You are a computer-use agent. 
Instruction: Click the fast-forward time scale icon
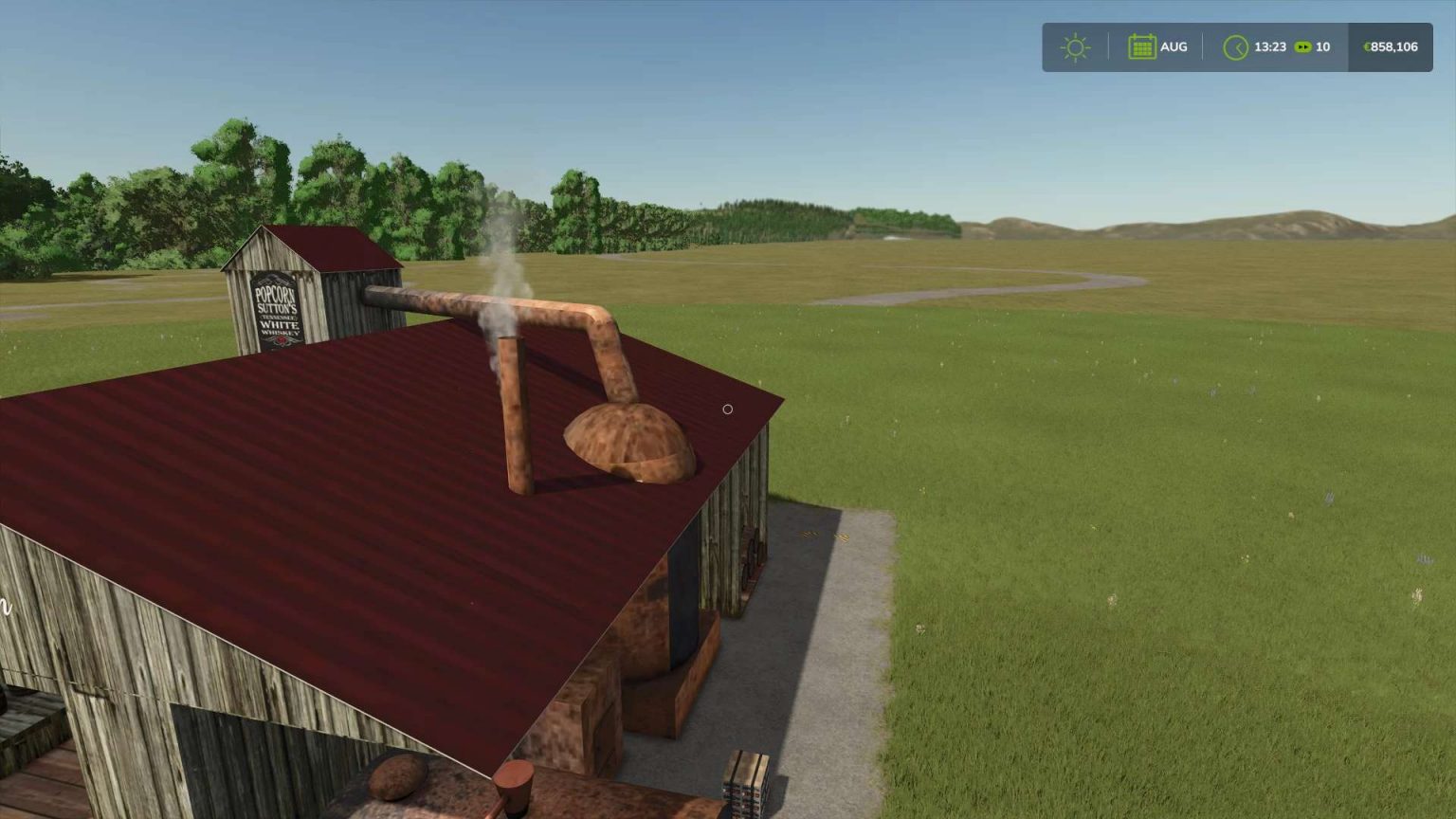pos(1302,46)
